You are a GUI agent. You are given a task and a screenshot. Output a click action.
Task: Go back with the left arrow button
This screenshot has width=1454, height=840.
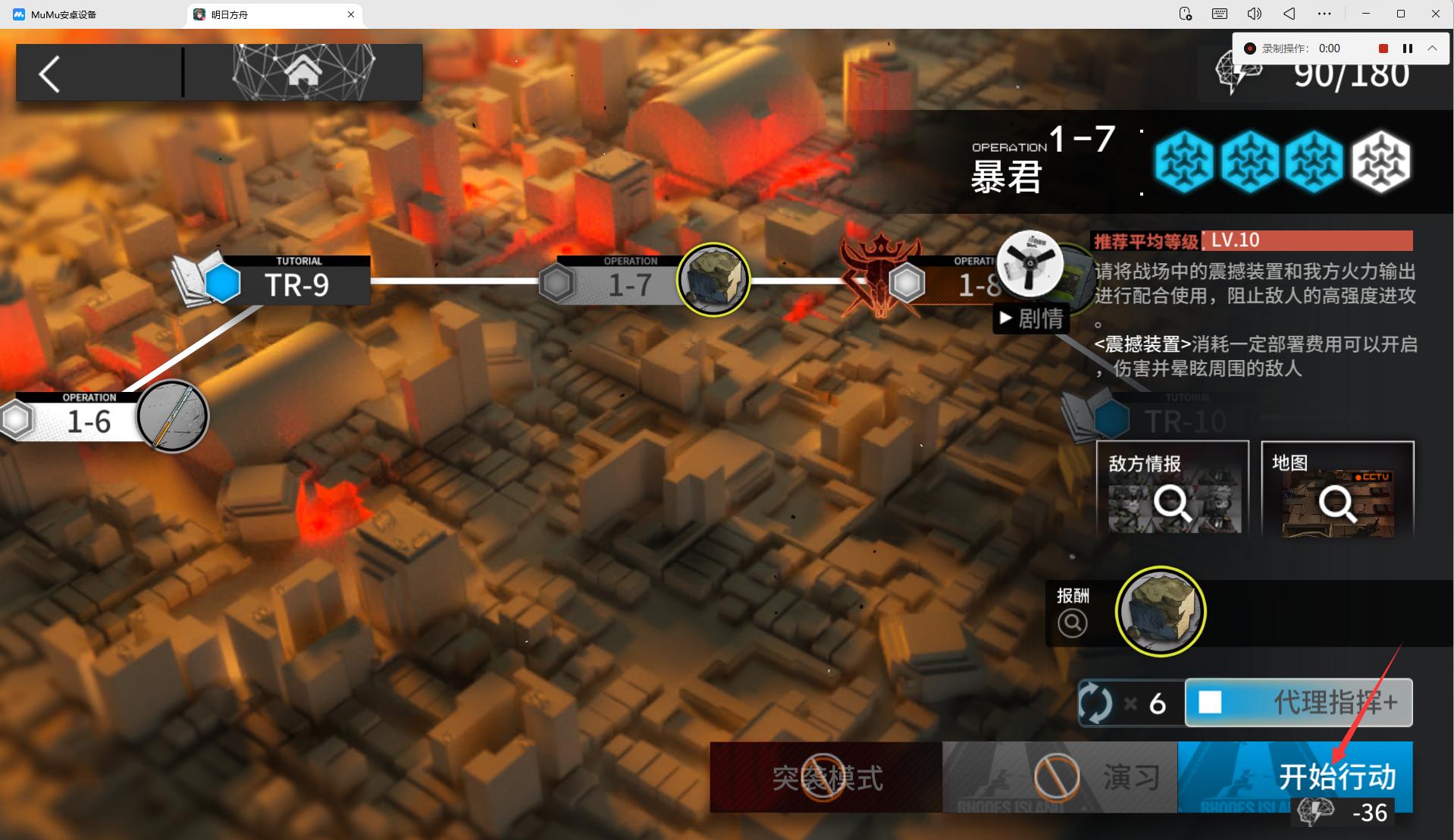point(50,74)
